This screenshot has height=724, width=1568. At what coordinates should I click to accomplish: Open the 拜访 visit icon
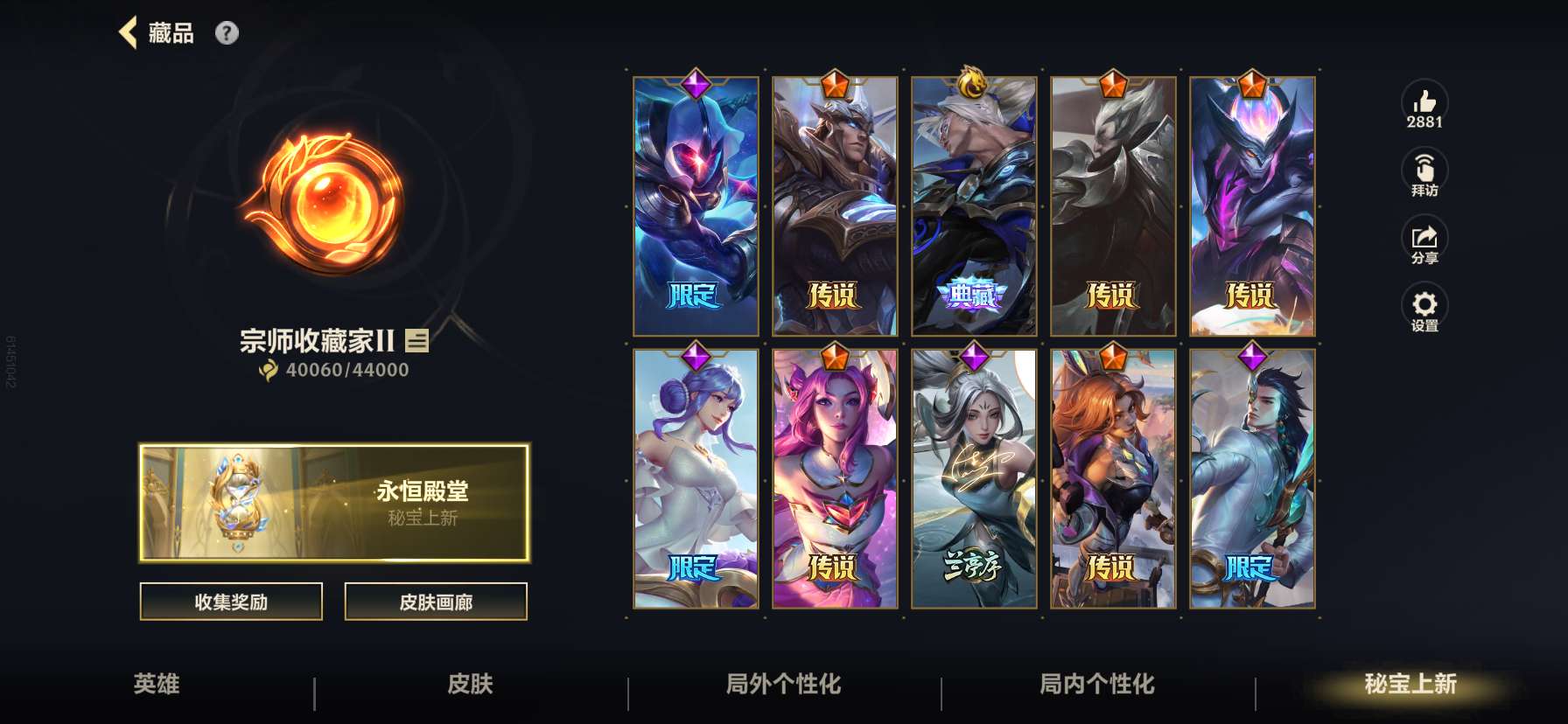click(1424, 168)
